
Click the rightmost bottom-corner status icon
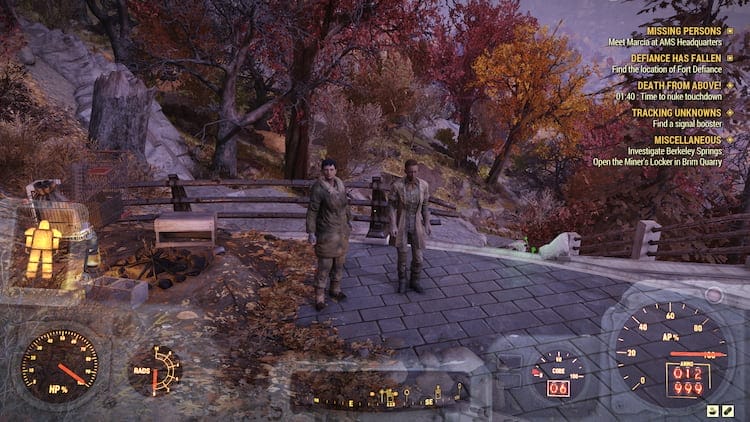tap(727, 410)
